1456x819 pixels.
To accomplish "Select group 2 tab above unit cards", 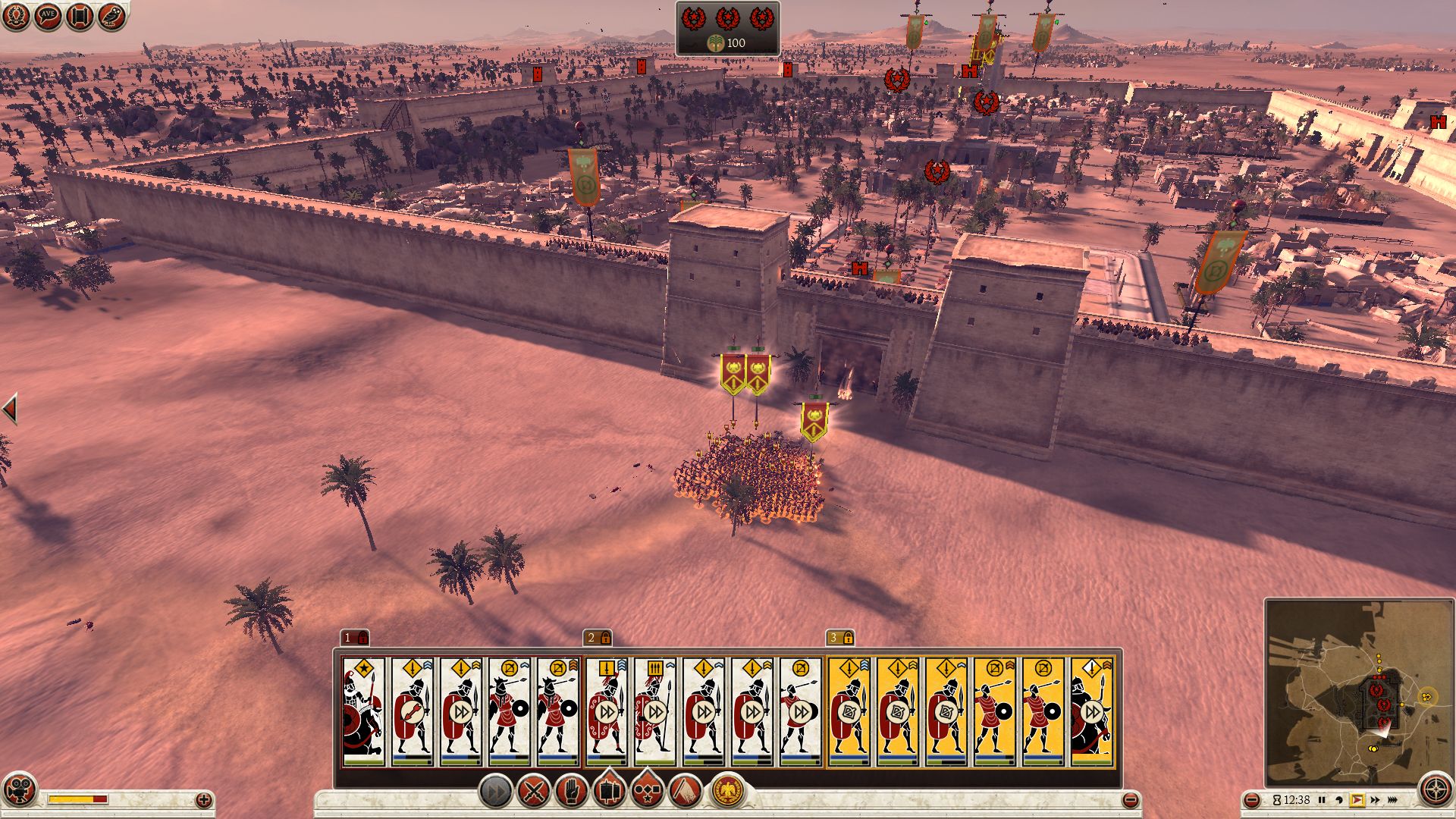I will pyautogui.click(x=598, y=638).
